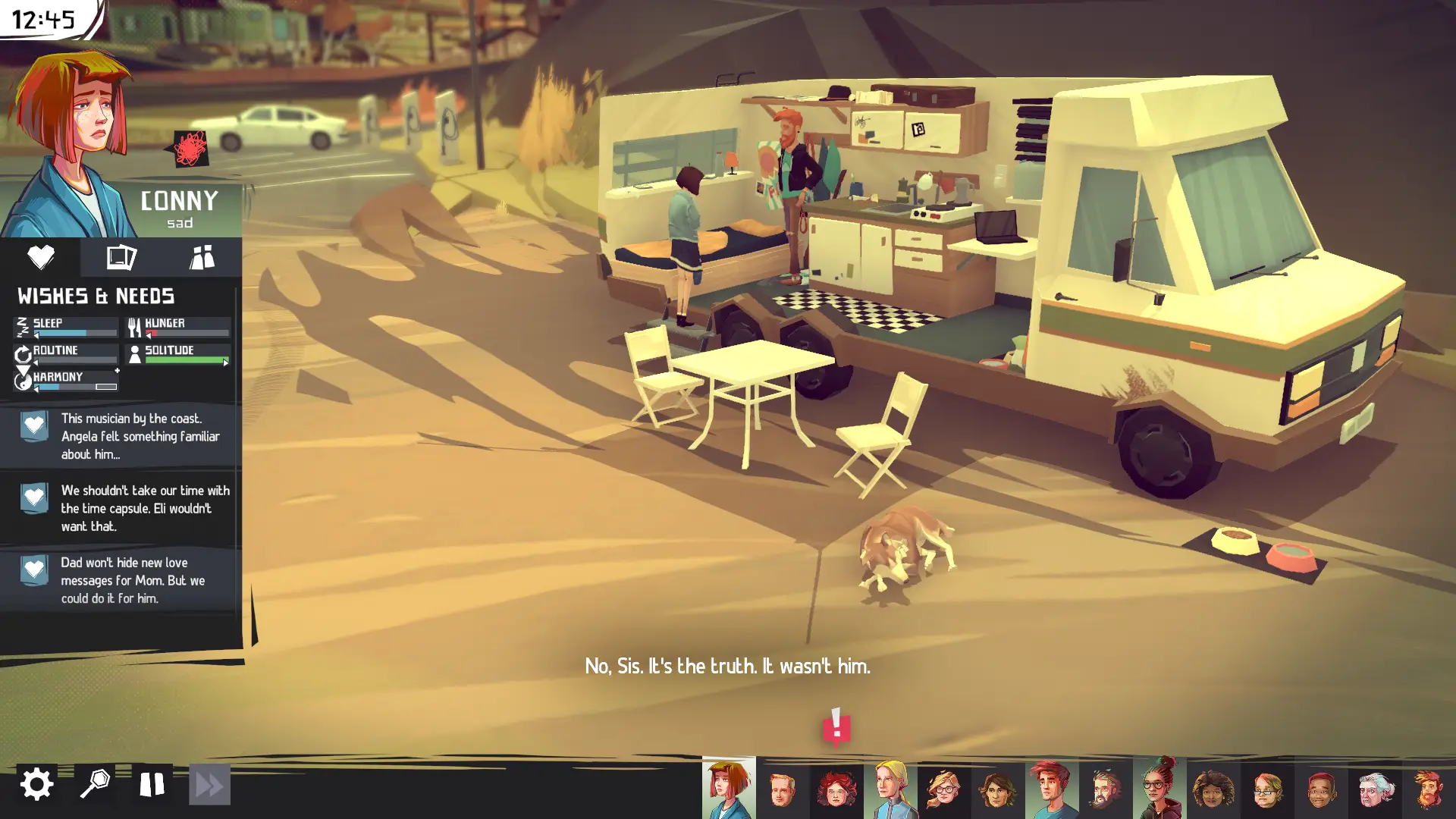Open the photos memories tab
Screen dimensions: 1456x819
coord(121,257)
